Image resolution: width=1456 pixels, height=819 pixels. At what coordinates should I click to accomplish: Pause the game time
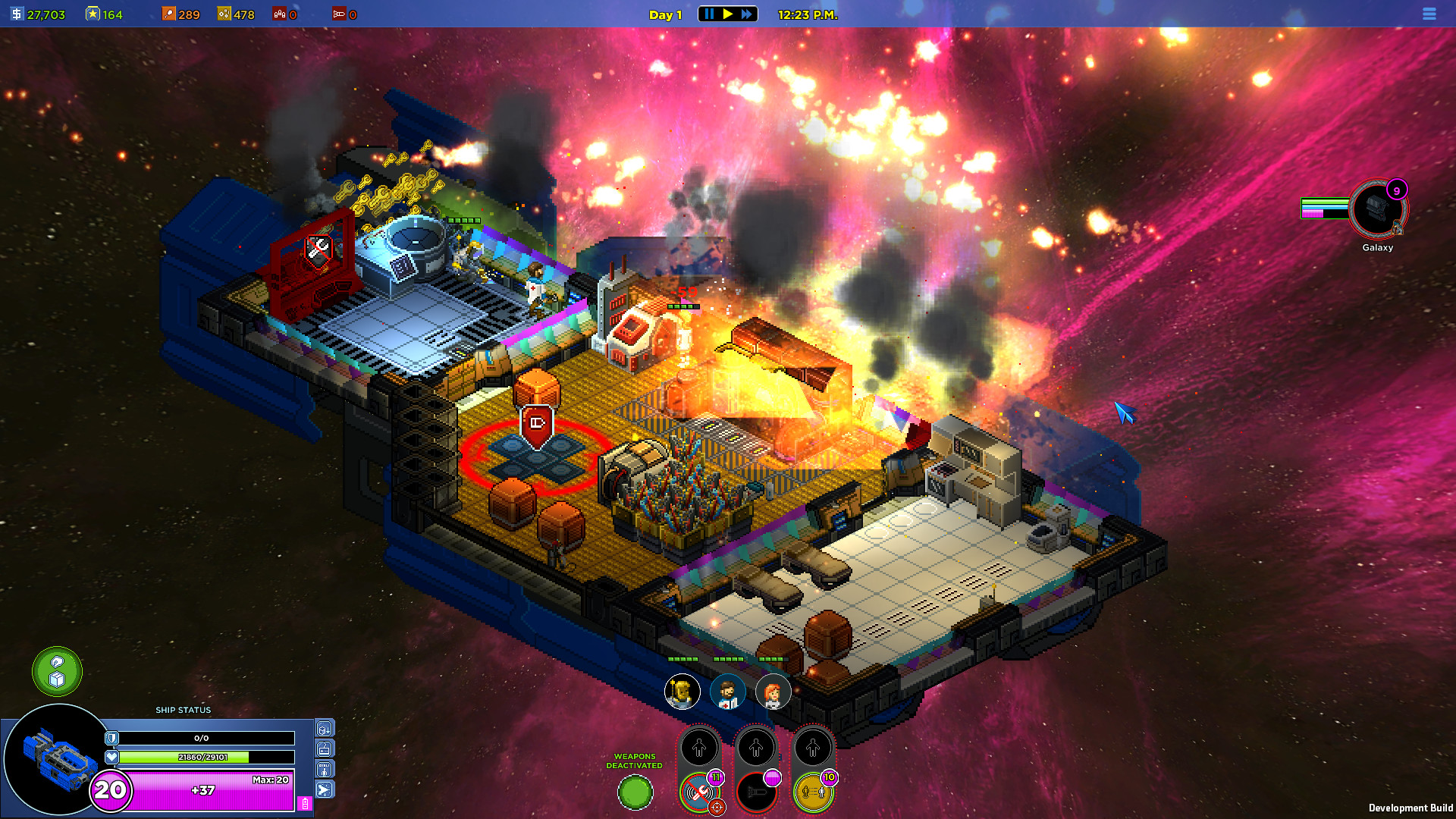[x=709, y=14]
